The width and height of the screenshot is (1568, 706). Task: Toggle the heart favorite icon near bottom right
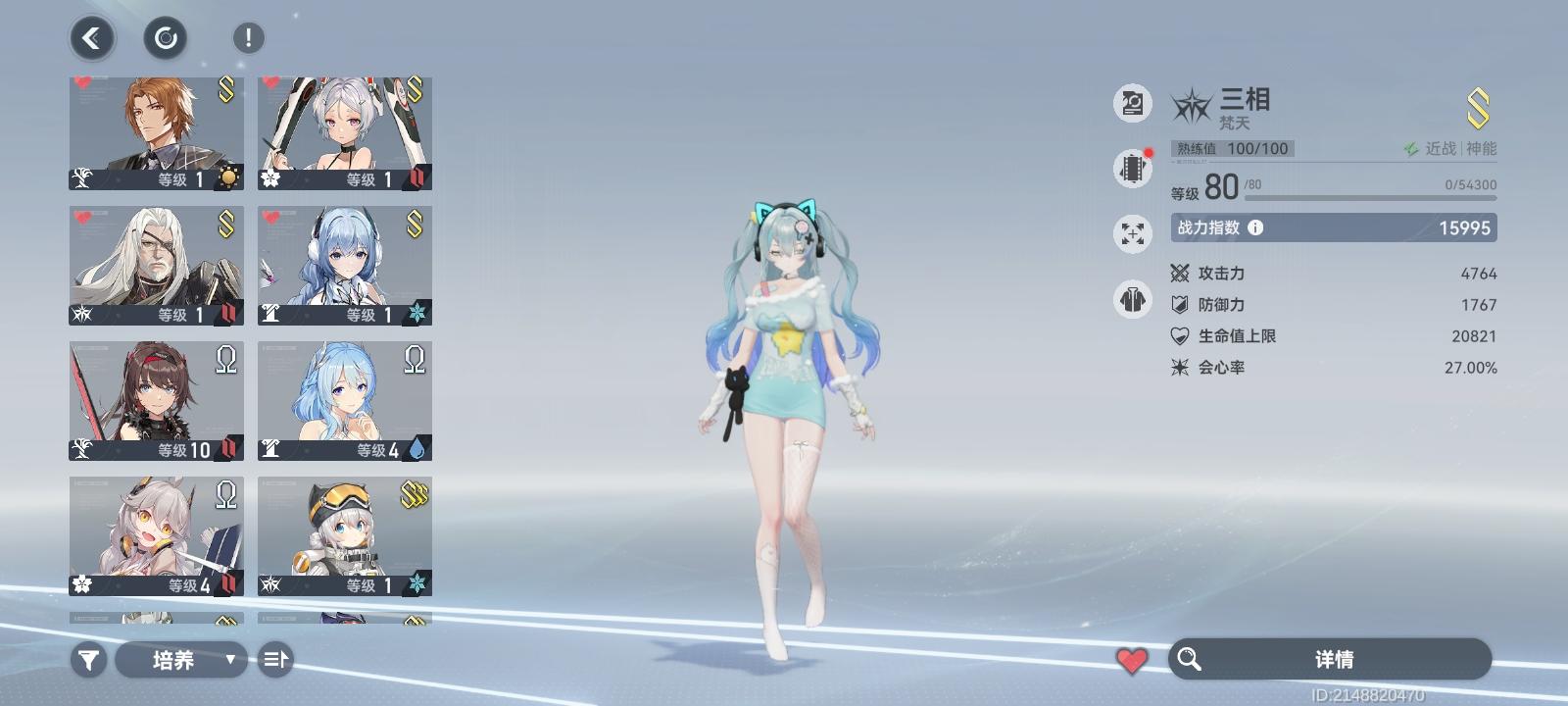1132,659
